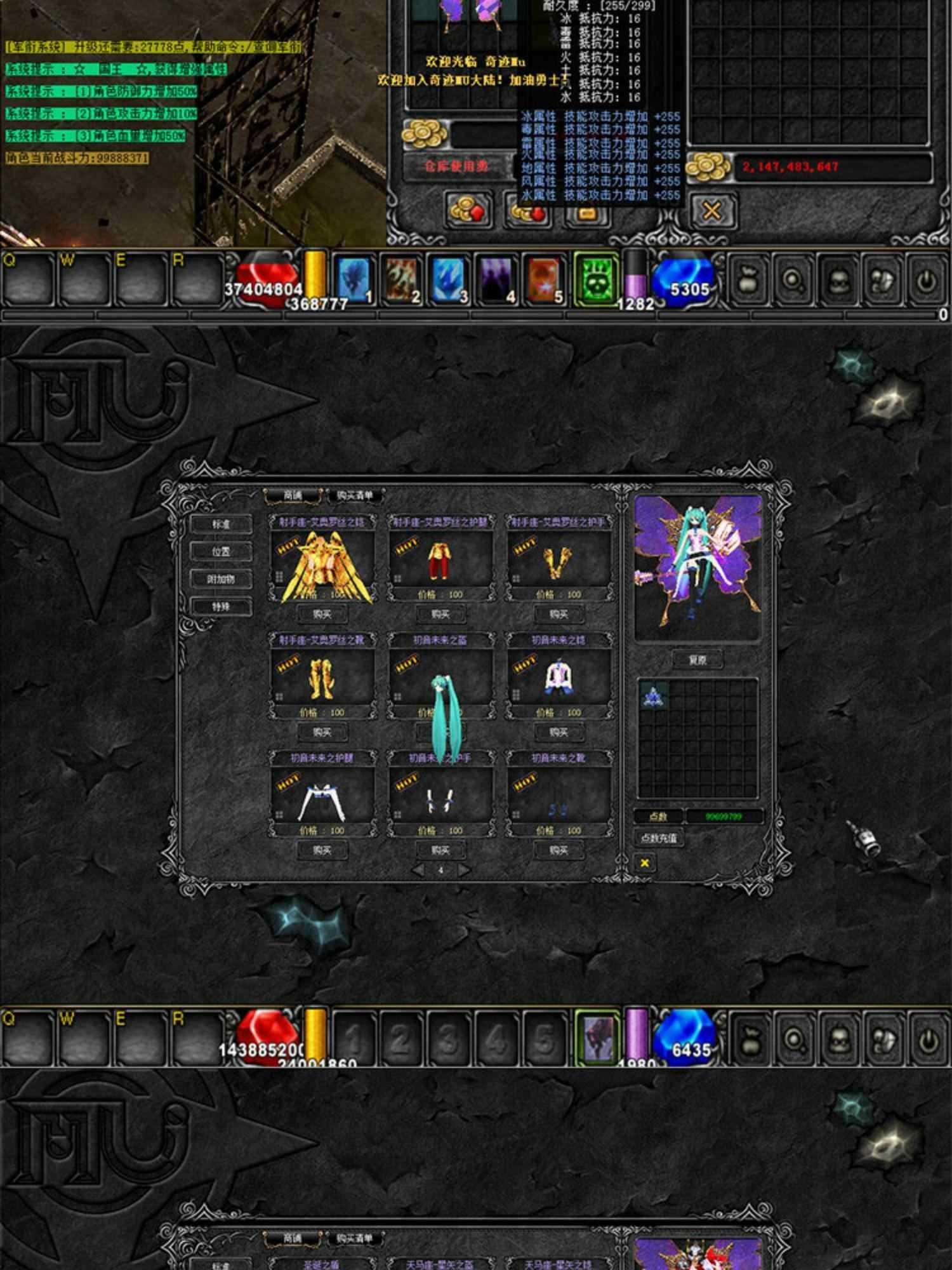This screenshot has width=952, height=1270.
Task: Select the green skull active skill icon
Action: (595, 279)
